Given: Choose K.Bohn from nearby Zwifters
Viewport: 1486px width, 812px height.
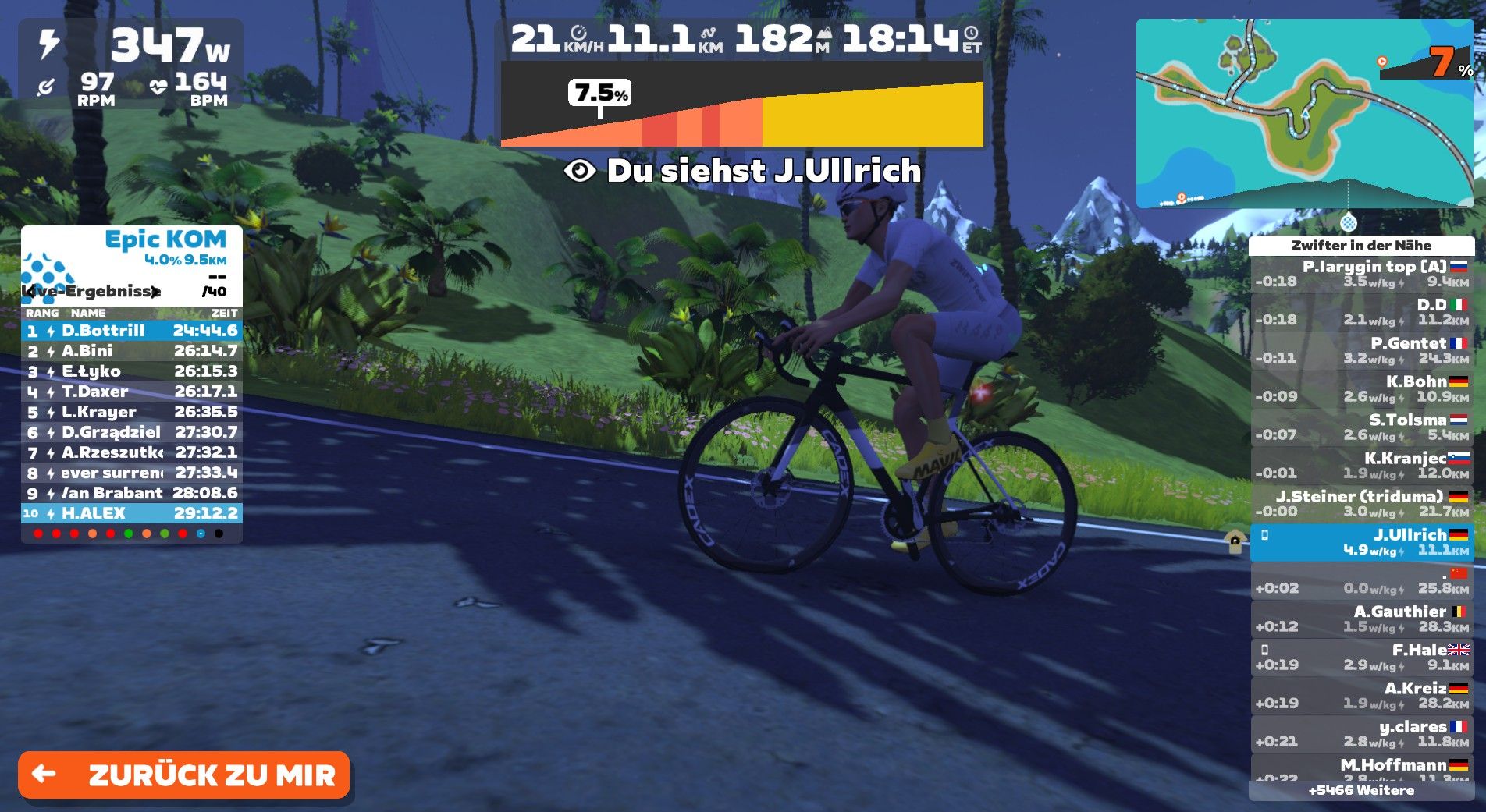Looking at the screenshot, I should [1361, 388].
